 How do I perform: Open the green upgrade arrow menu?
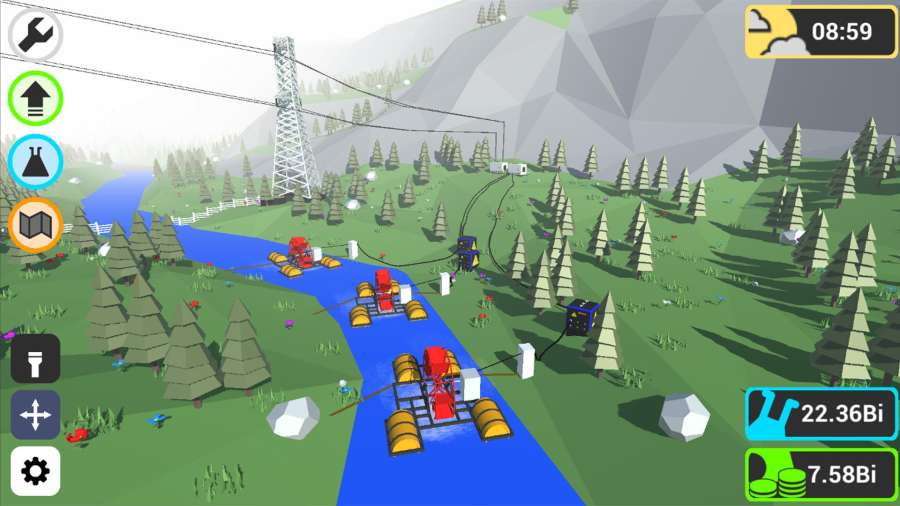tap(36, 98)
